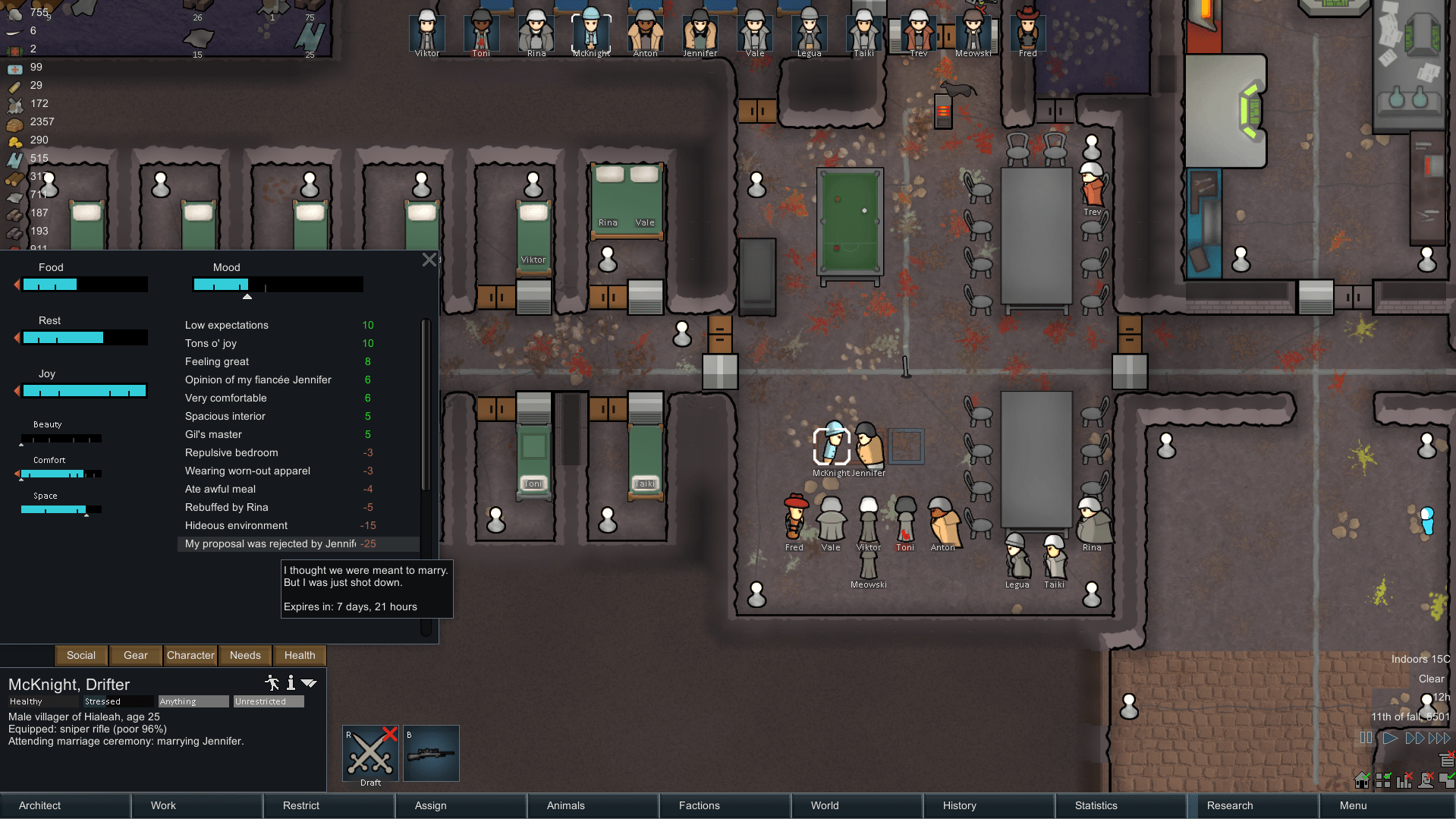Viewport: 1456px width, 819px height.
Task: Toggle the zone visibility squares icon
Action: pos(1384,780)
